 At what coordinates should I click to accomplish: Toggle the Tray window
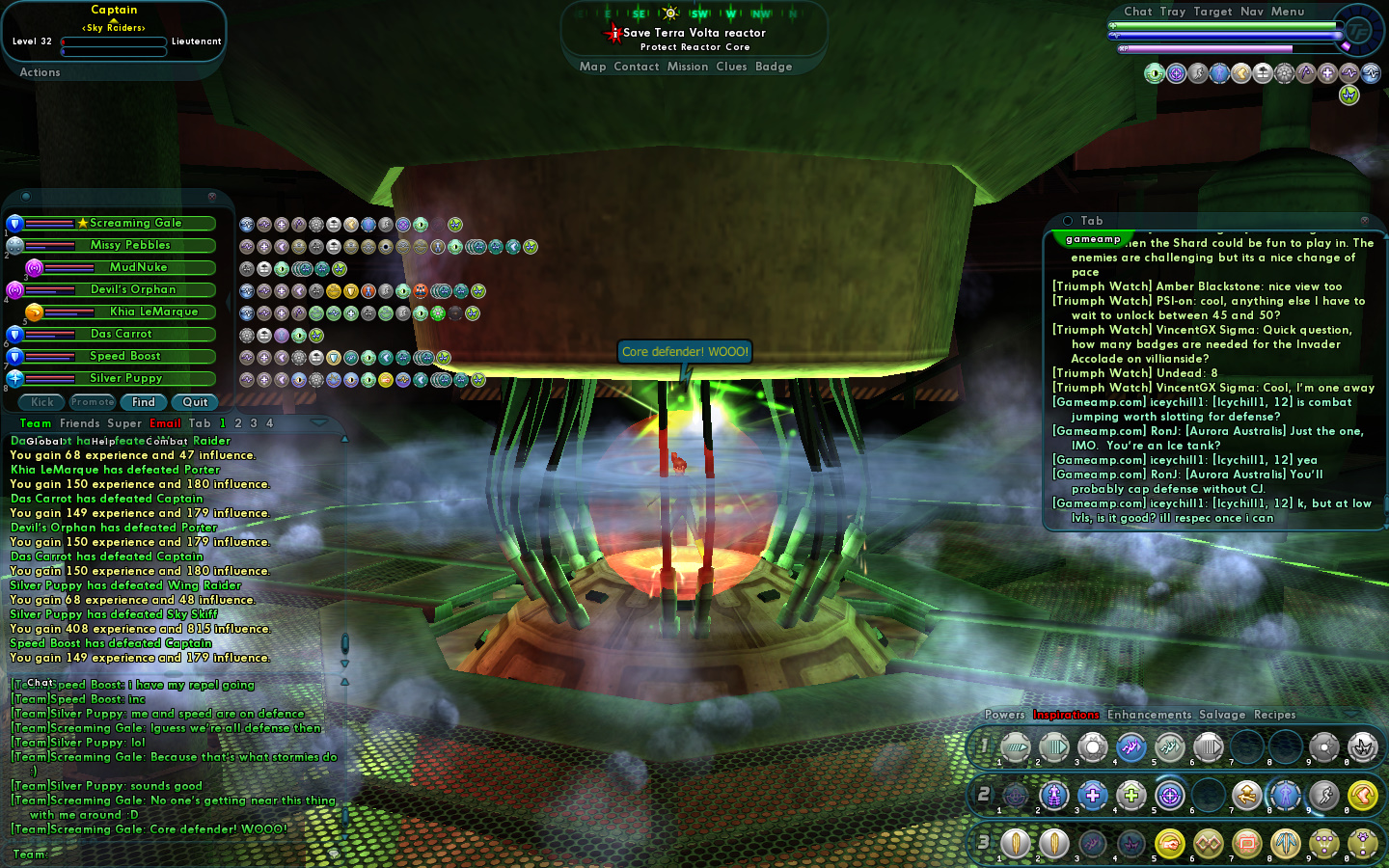(1173, 12)
